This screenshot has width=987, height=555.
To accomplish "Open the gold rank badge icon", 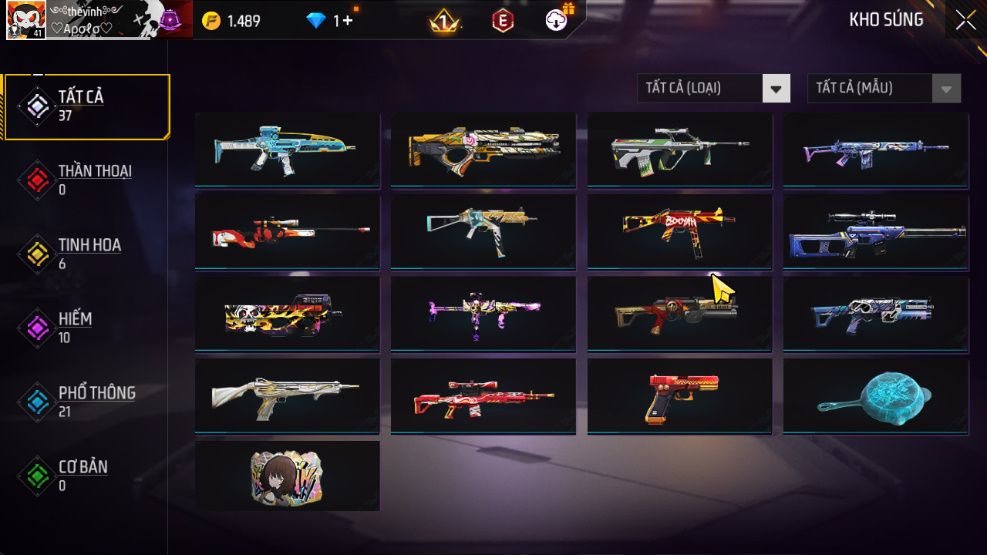I will [x=444, y=21].
